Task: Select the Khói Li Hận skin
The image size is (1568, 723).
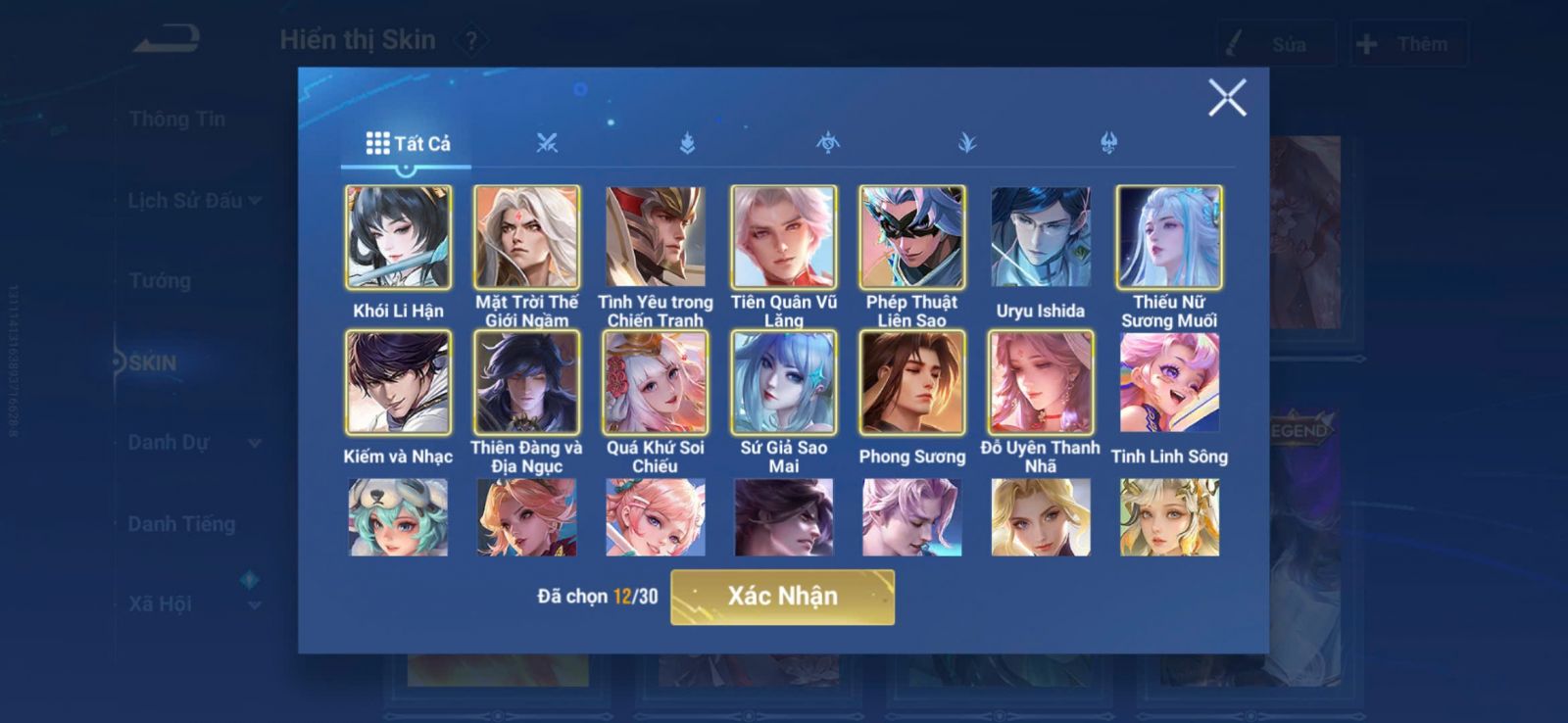Action: (x=398, y=237)
